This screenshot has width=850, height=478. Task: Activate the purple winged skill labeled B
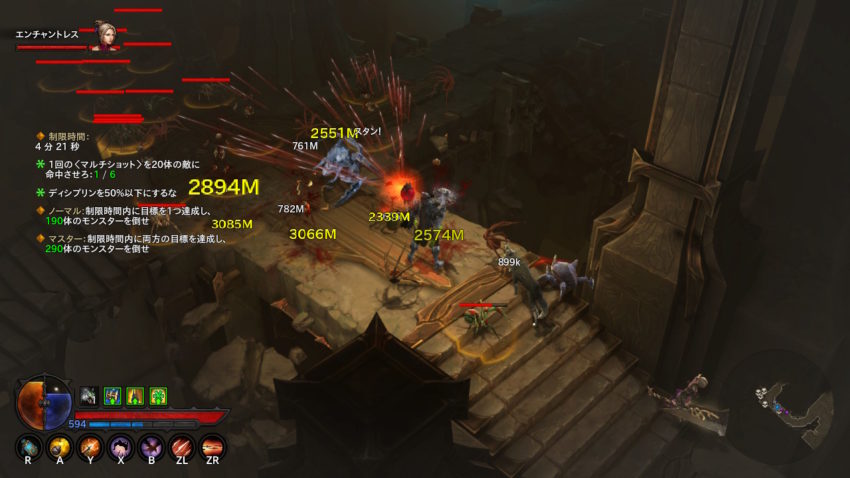pos(150,447)
